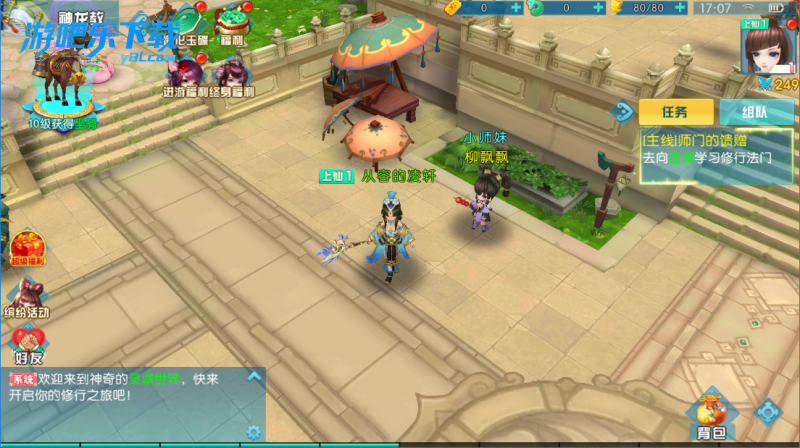
Task: Open the 进游福利 login bonus icon
Action: (x=183, y=76)
